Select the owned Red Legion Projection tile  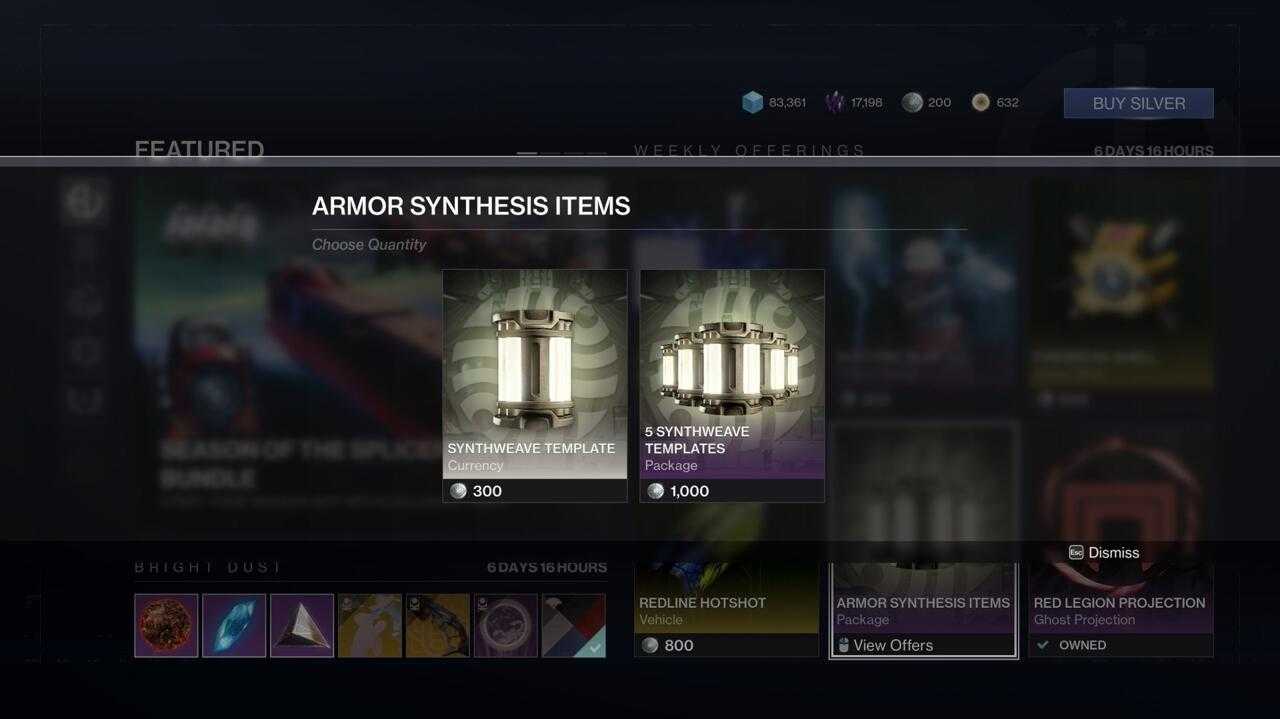tap(1120, 612)
